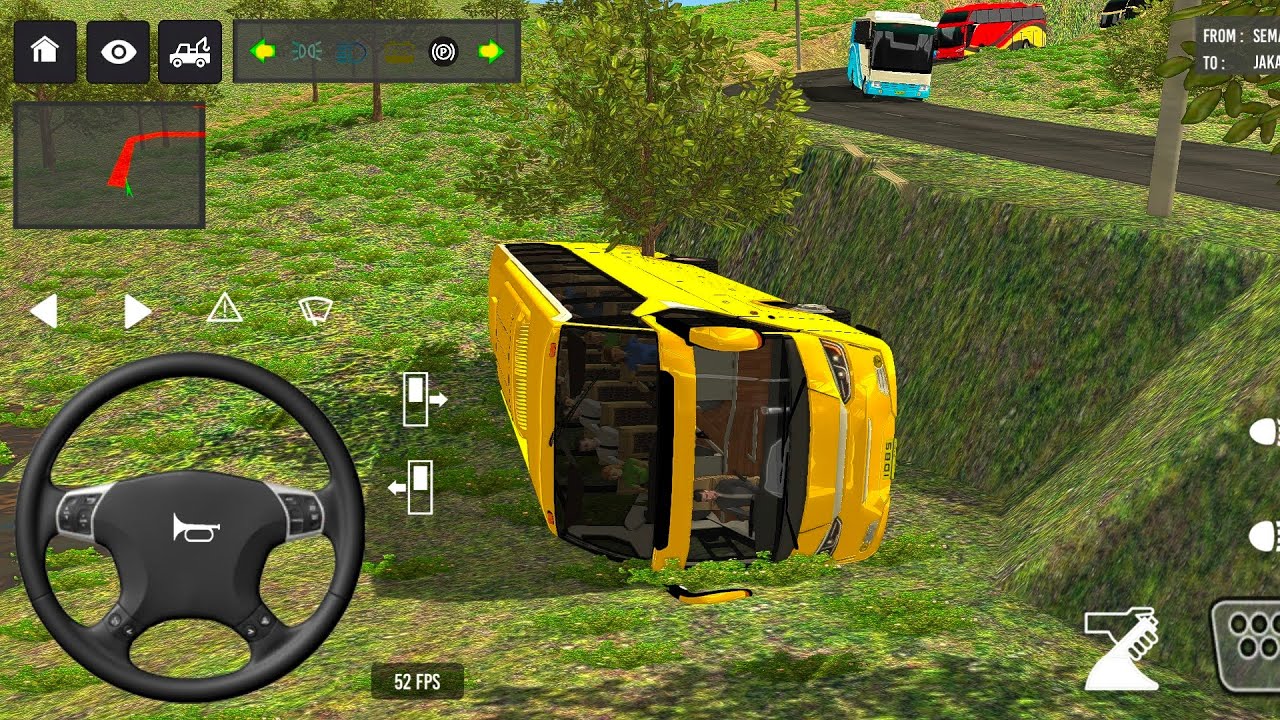1280x720 pixels.
Task: Activate the right turn signal arrow
Action: coord(491,51)
